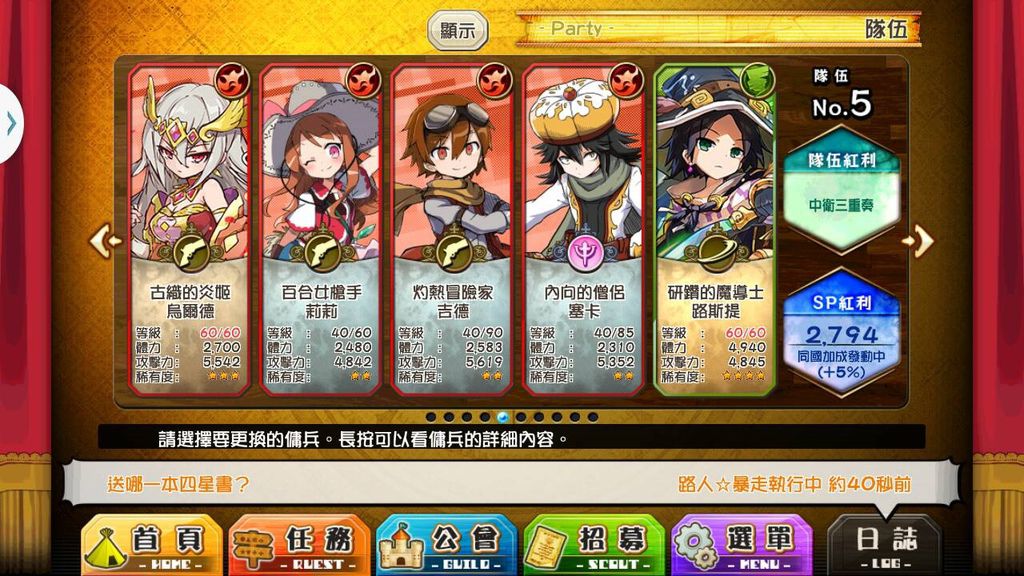Choose the 莉莉 gunner card
The height and width of the screenshot is (576, 1024).
point(321,228)
